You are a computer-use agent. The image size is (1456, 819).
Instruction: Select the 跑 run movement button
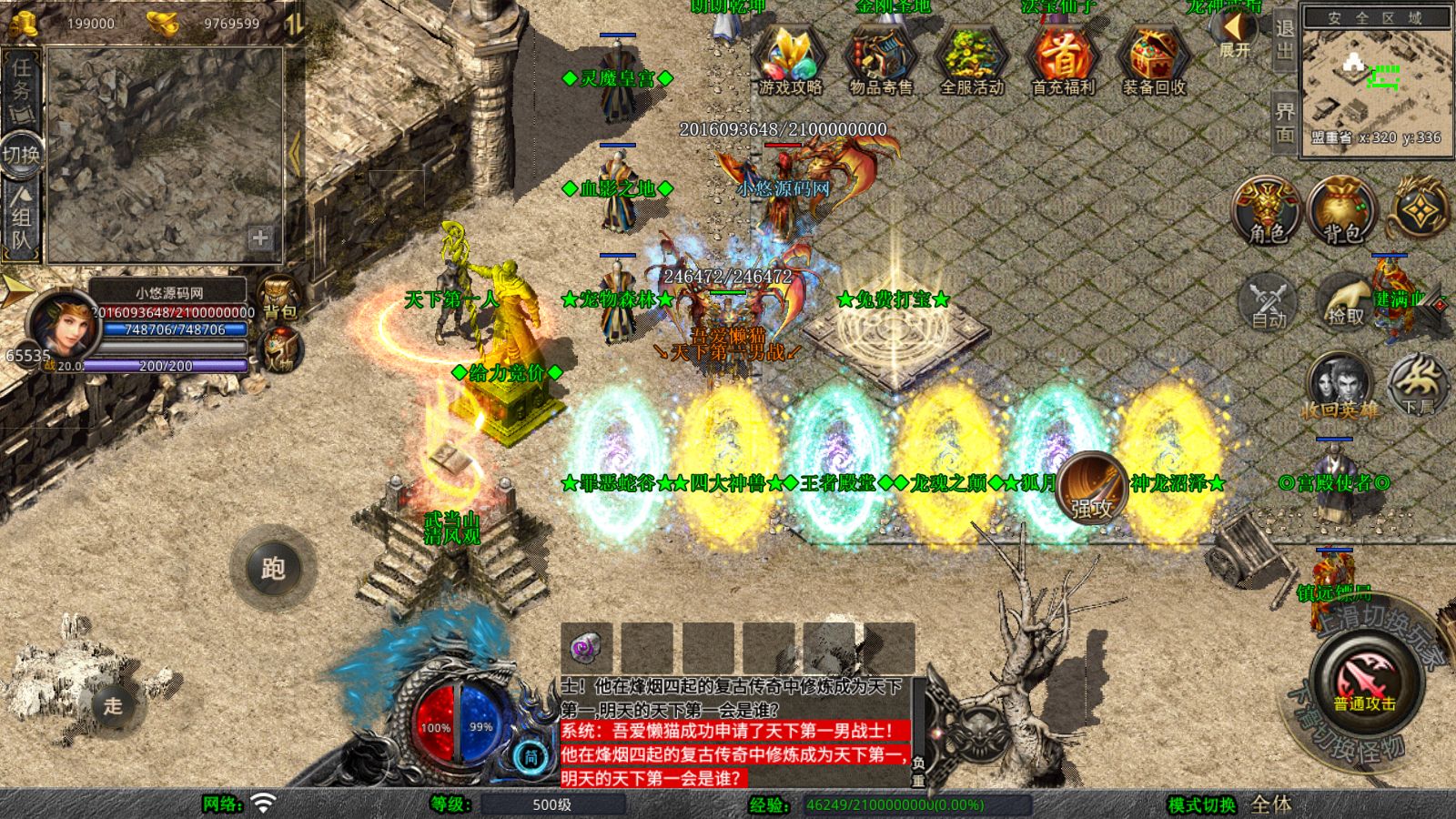click(x=273, y=569)
